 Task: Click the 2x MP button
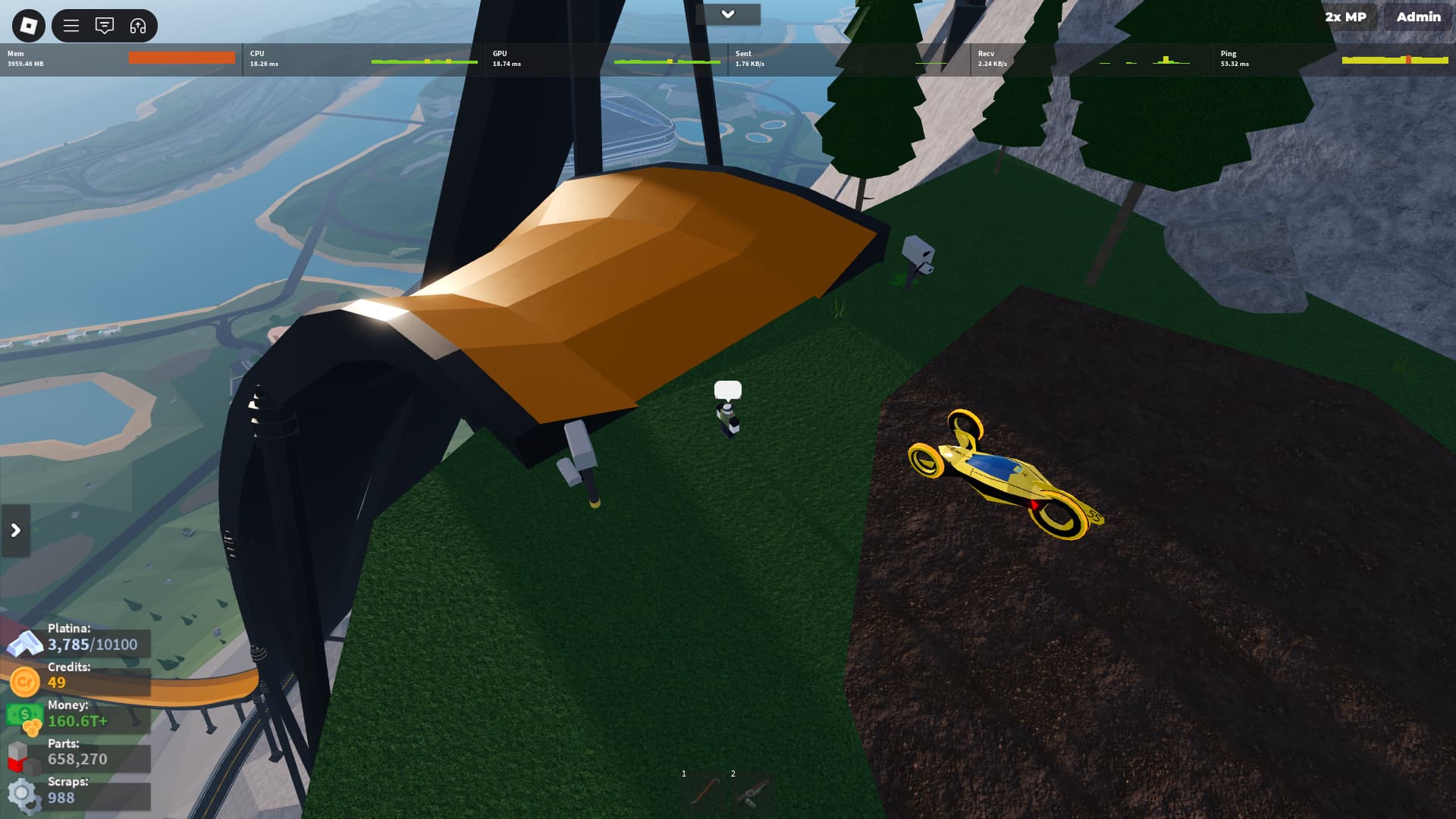tap(1345, 17)
